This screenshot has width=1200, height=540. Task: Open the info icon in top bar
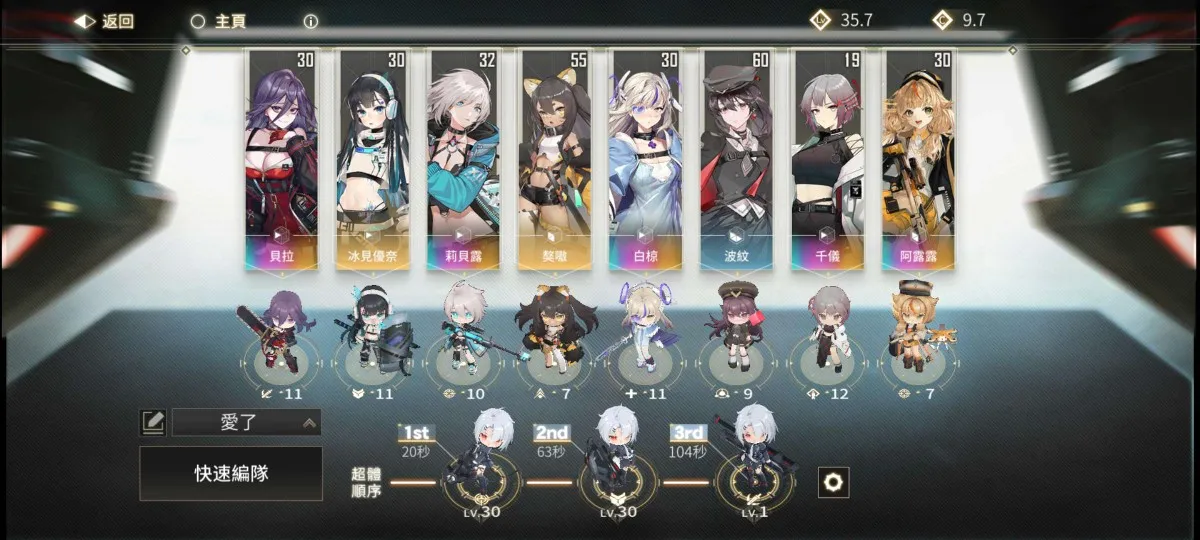pos(311,21)
